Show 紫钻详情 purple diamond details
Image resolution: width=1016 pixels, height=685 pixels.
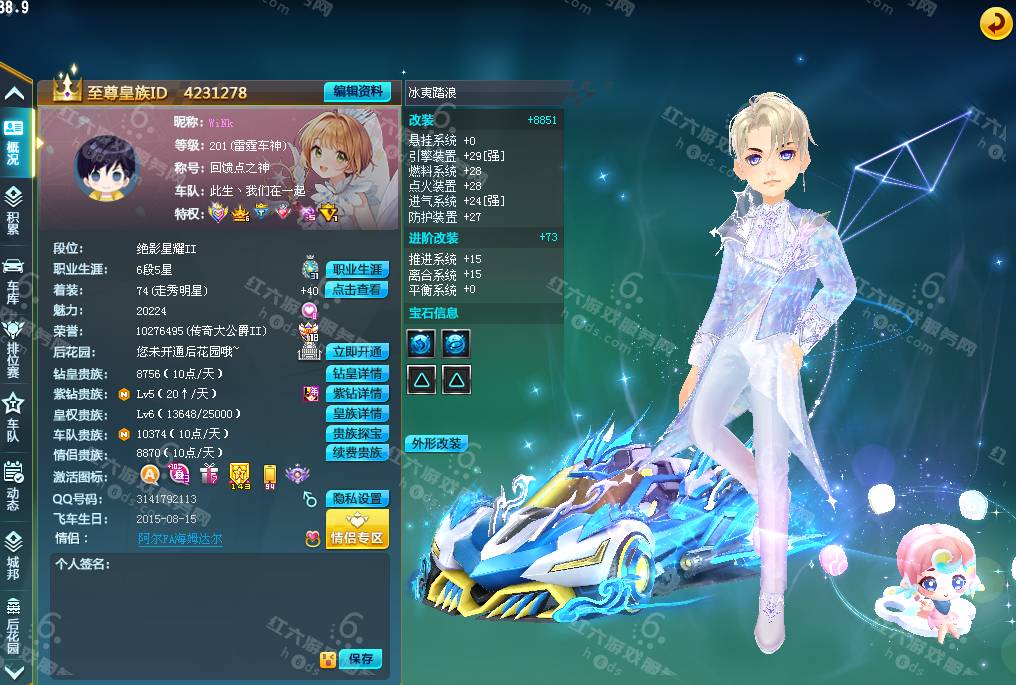click(357, 394)
